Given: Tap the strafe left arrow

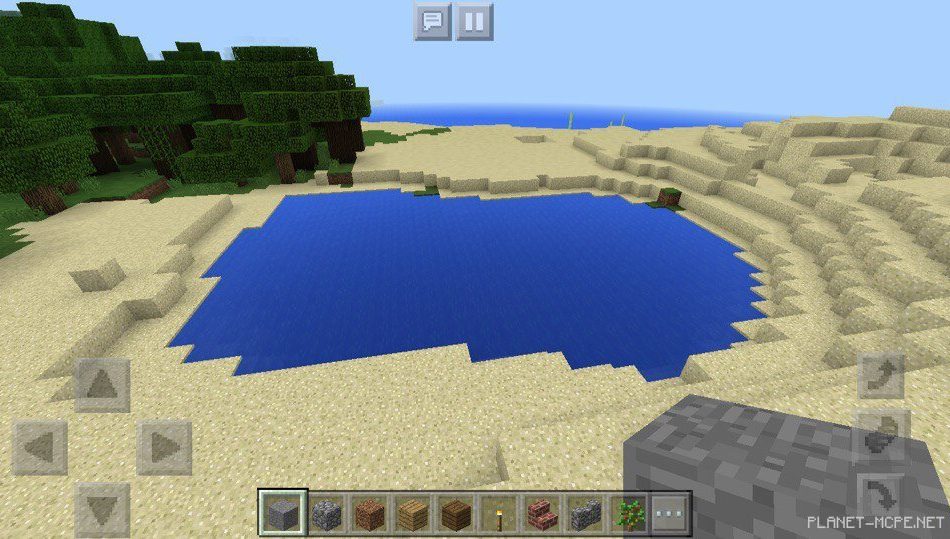Looking at the screenshot, I should (x=40, y=446).
